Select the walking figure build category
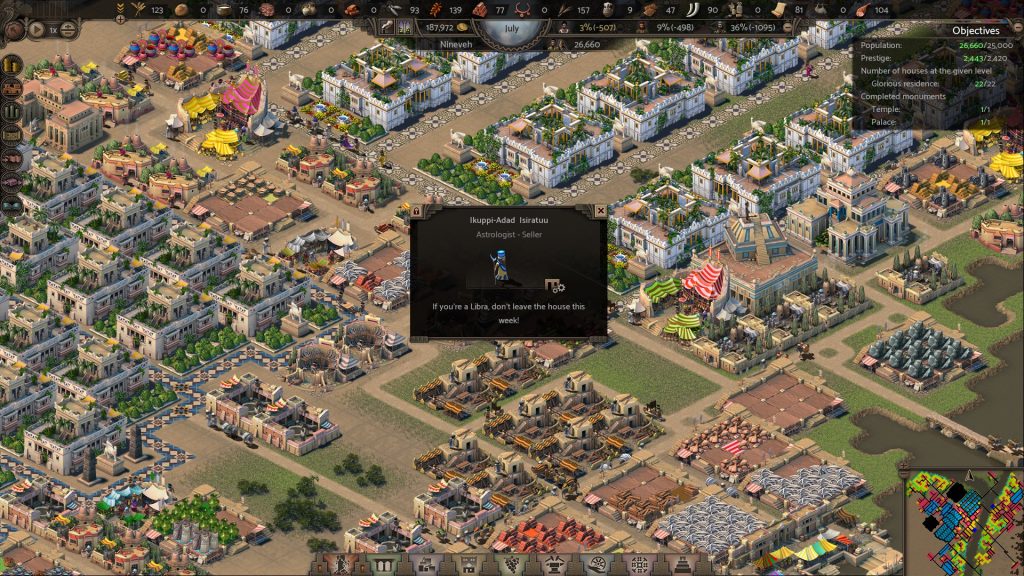The image size is (1024, 576). (339, 565)
